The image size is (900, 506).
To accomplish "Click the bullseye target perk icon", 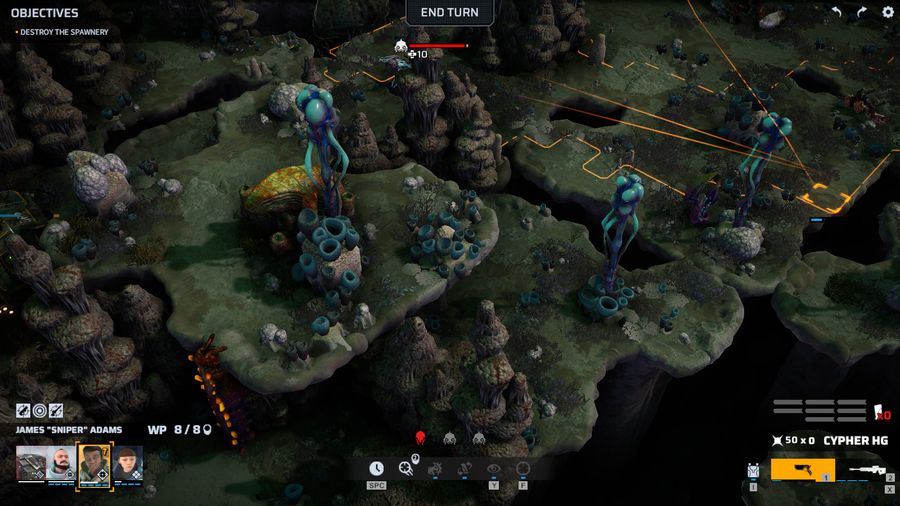I will (x=40, y=410).
